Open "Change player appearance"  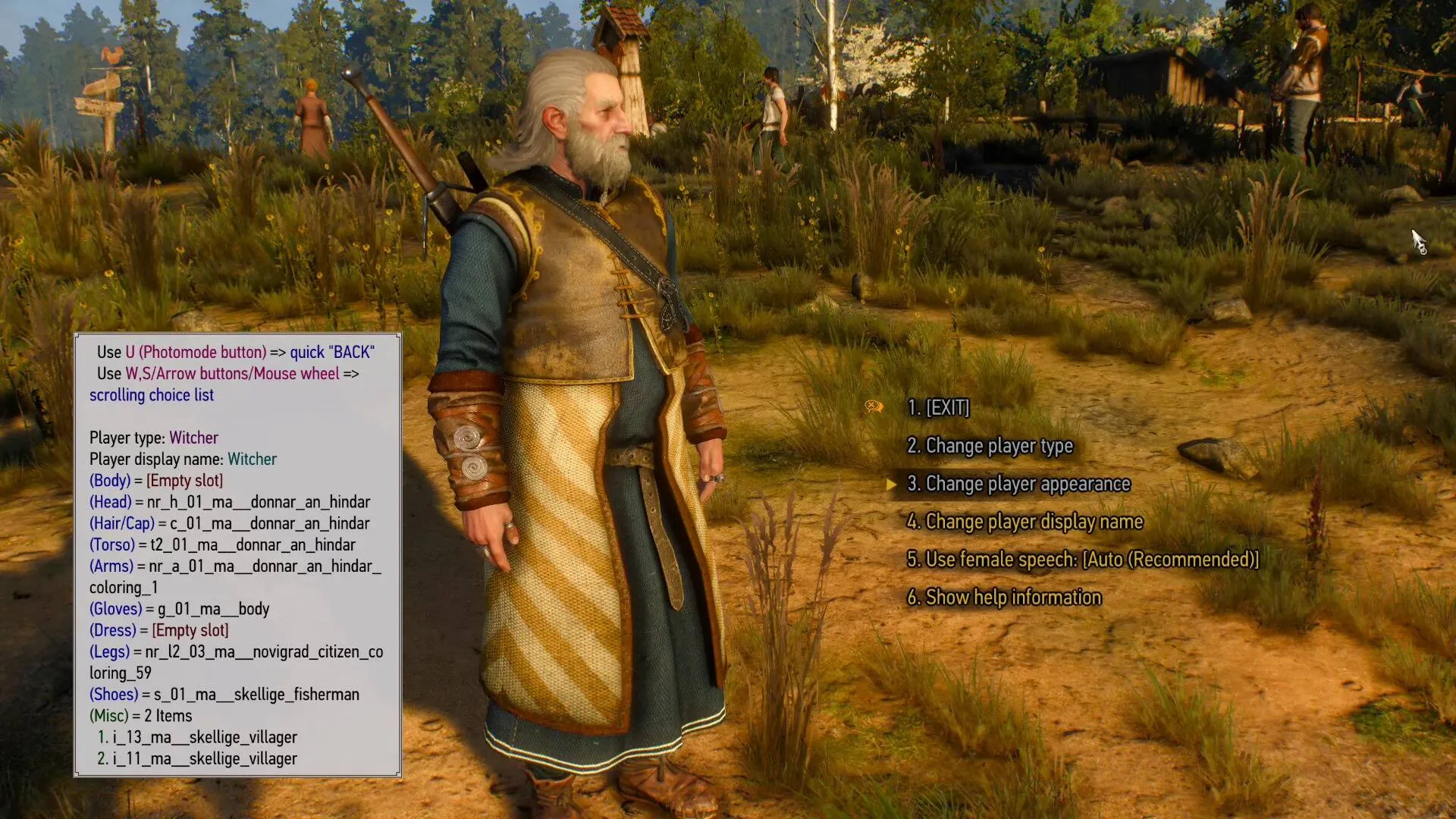pos(1018,484)
